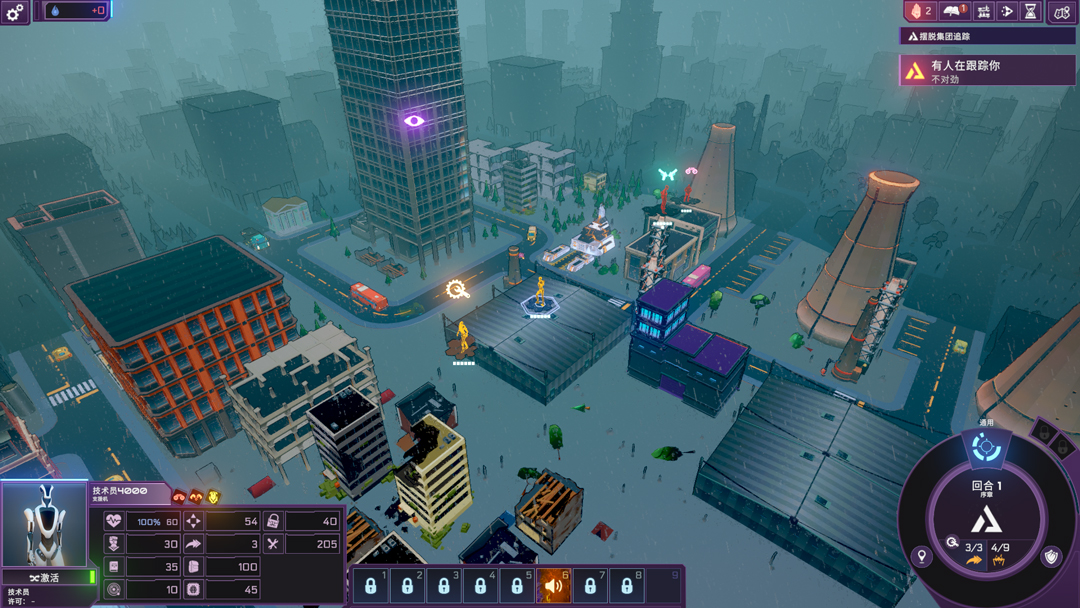Open the 有人在跟踪你 notification
Image resolution: width=1080 pixels, height=608 pixels.
click(x=988, y=71)
